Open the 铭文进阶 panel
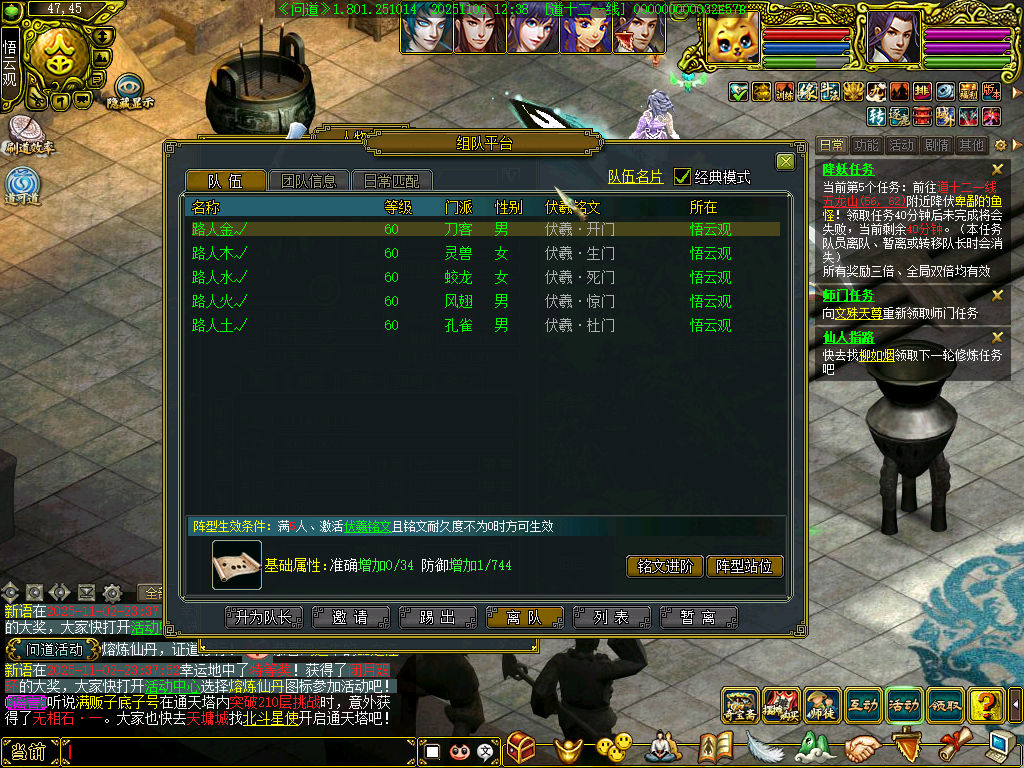This screenshot has width=1024, height=768. [x=664, y=566]
